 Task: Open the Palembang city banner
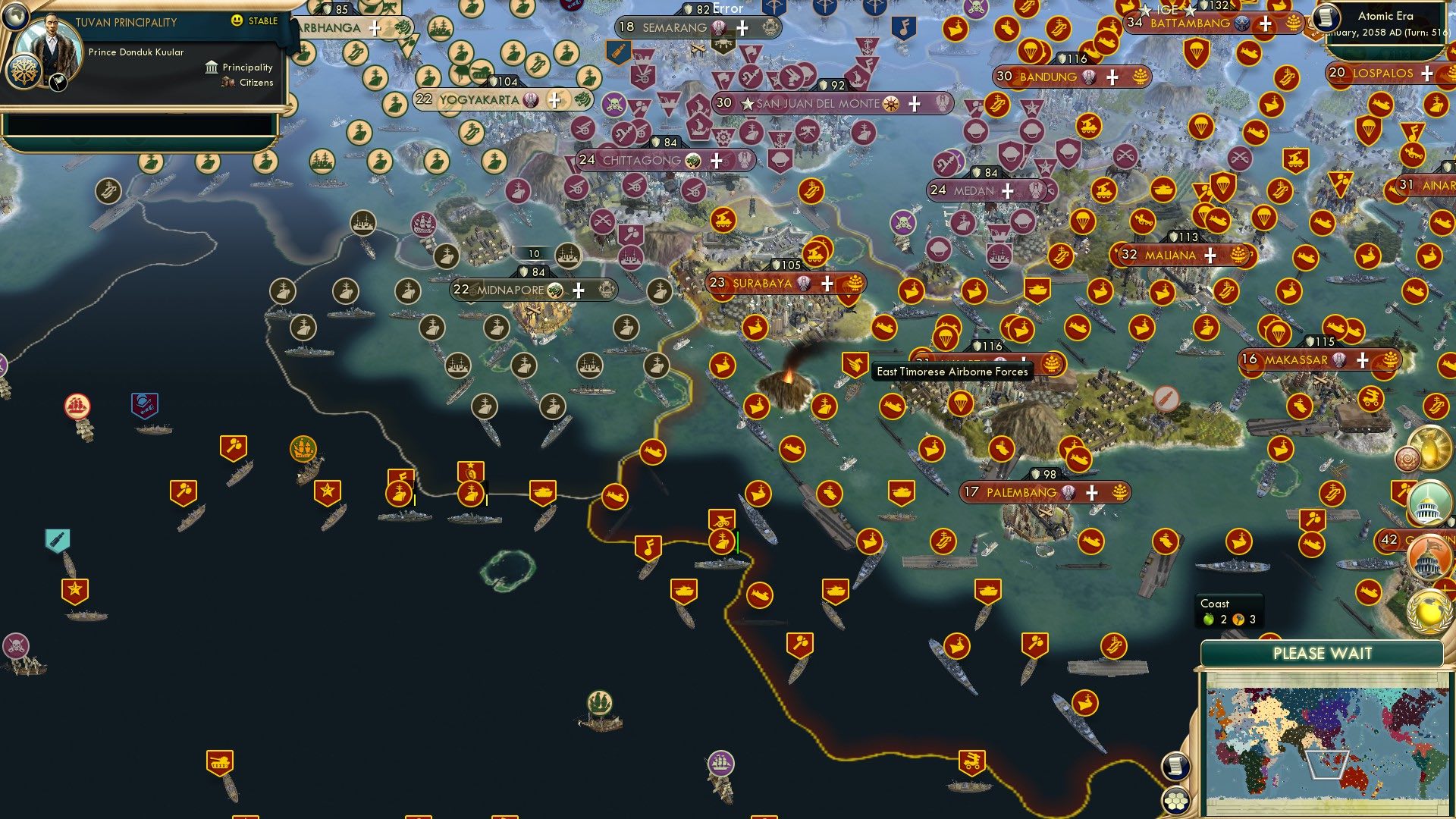pyautogui.click(x=1020, y=492)
